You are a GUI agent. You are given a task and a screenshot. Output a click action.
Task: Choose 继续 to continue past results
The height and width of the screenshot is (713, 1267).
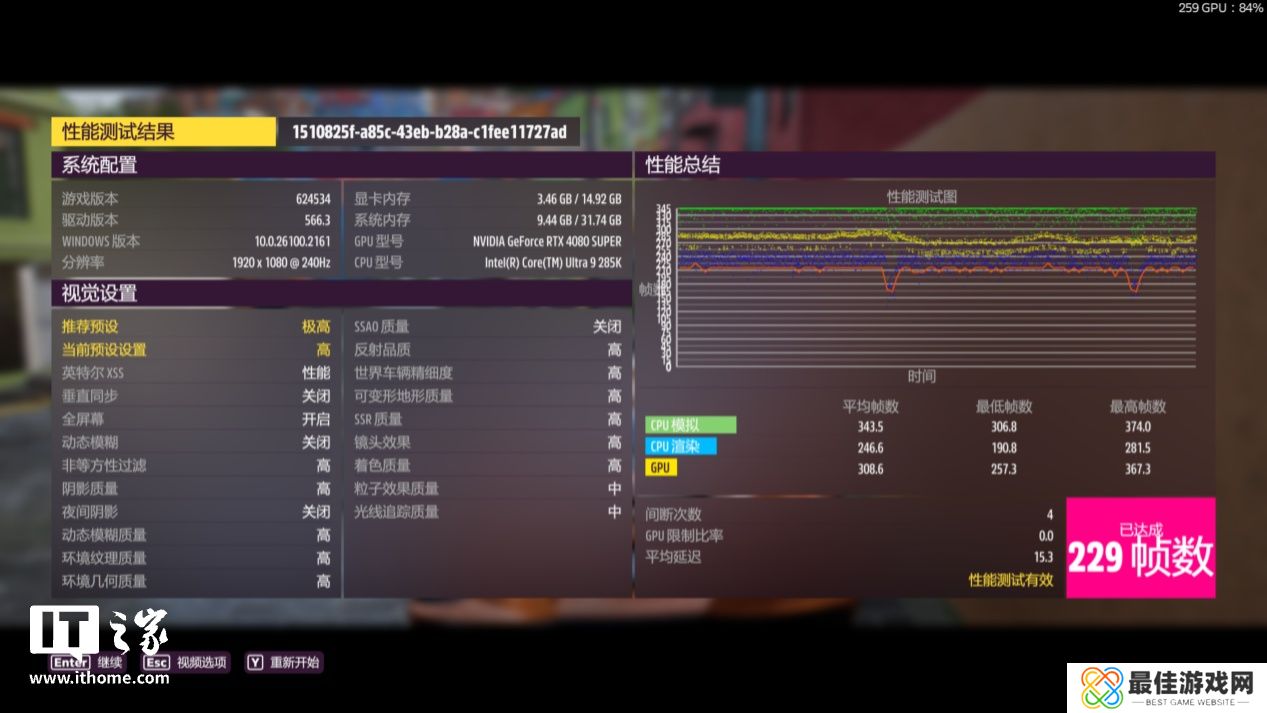88,662
